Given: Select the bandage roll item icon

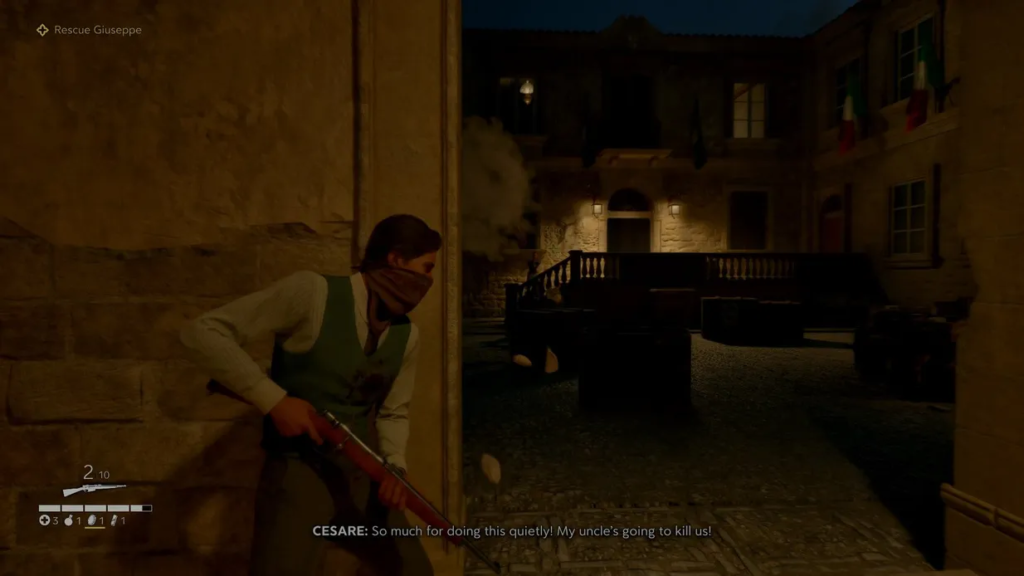Looking at the screenshot, I should (115, 520).
